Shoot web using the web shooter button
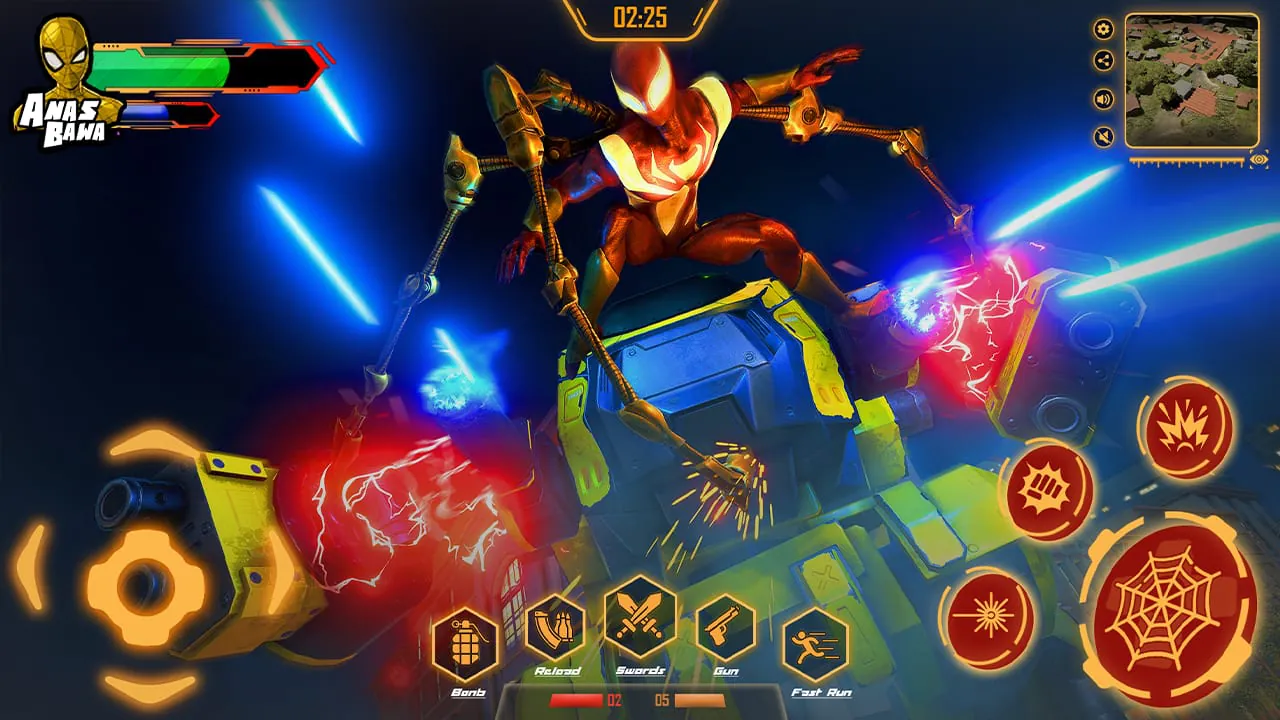The width and height of the screenshot is (1280, 720). [1163, 604]
